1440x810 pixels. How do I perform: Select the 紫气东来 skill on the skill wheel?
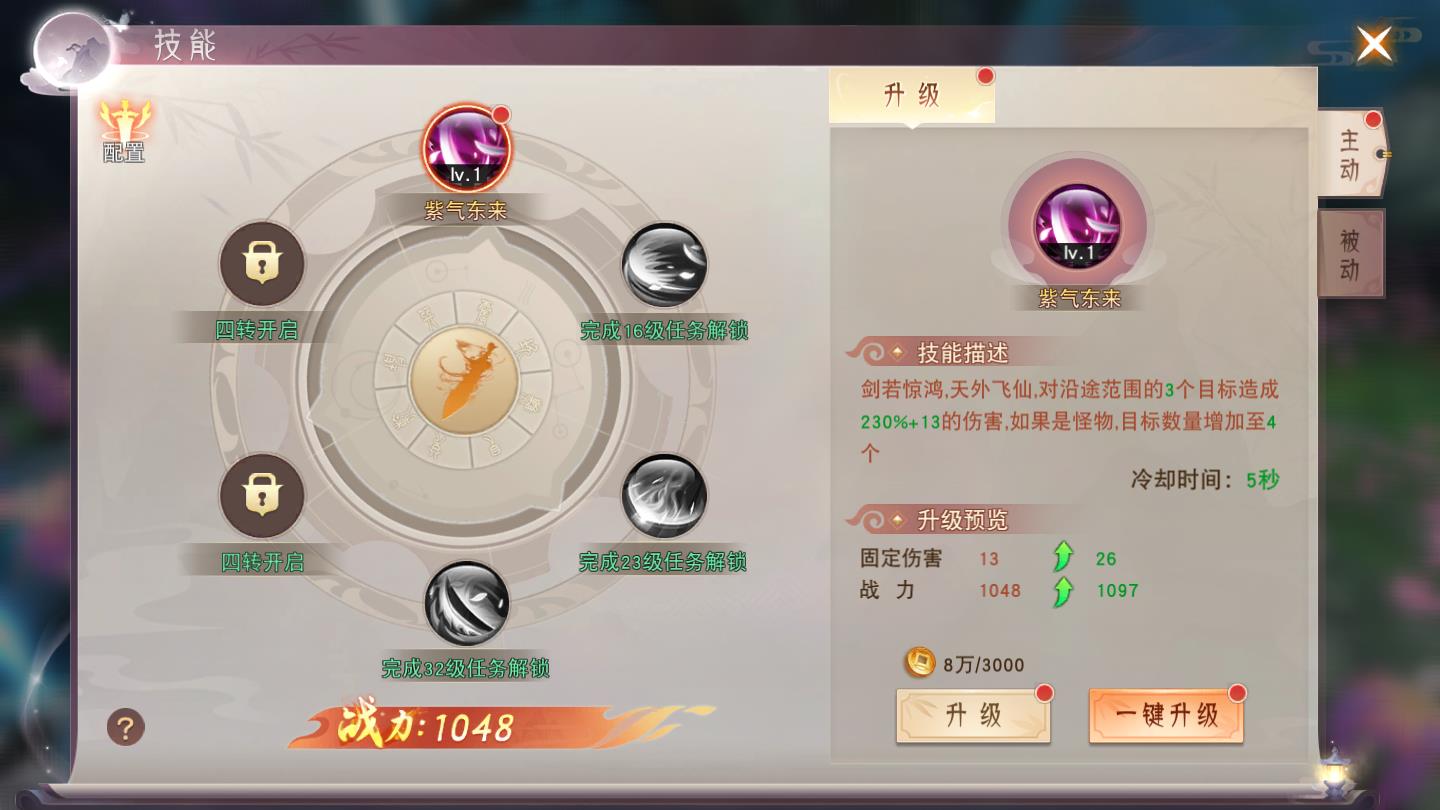[467, 147]
